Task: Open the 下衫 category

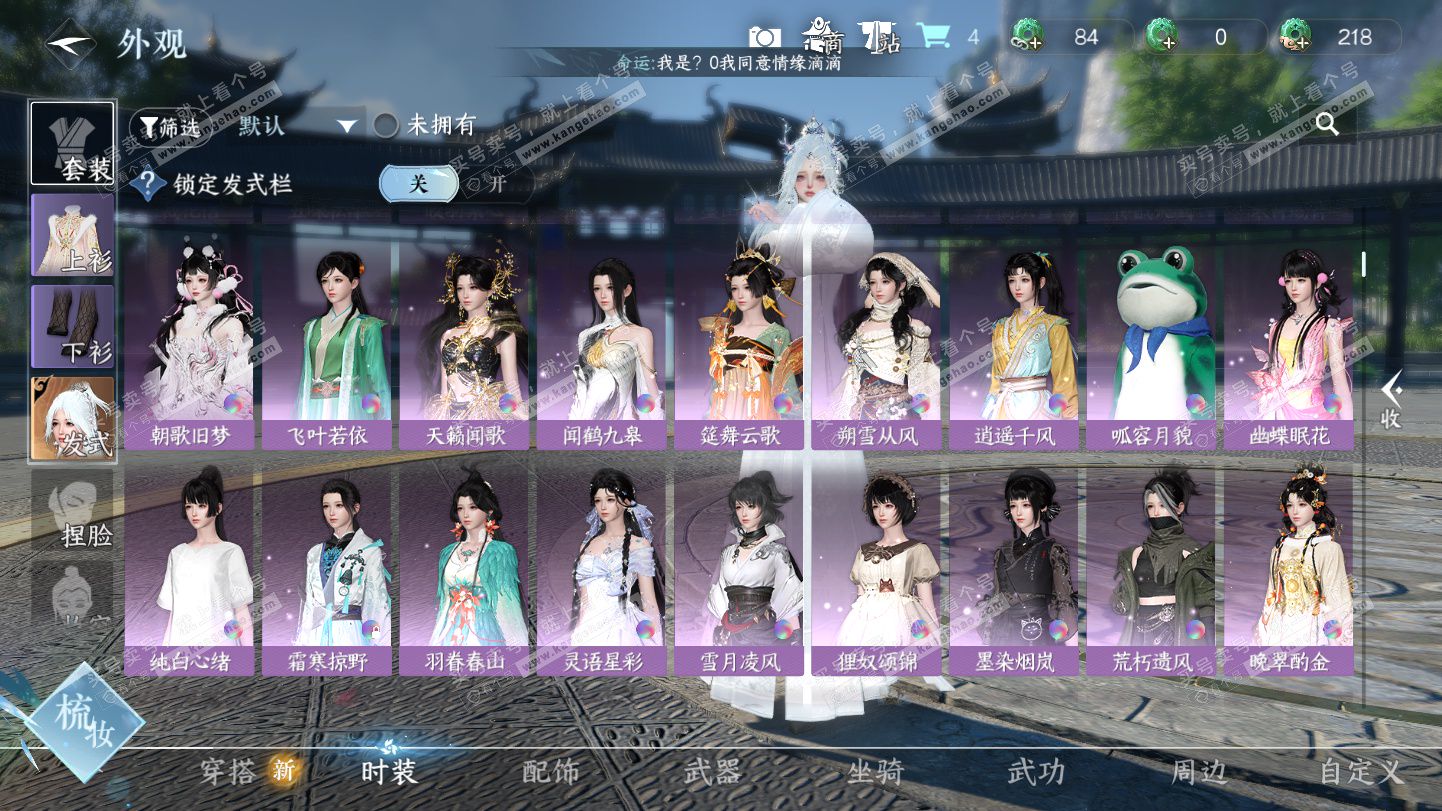Action: [72, 326]
